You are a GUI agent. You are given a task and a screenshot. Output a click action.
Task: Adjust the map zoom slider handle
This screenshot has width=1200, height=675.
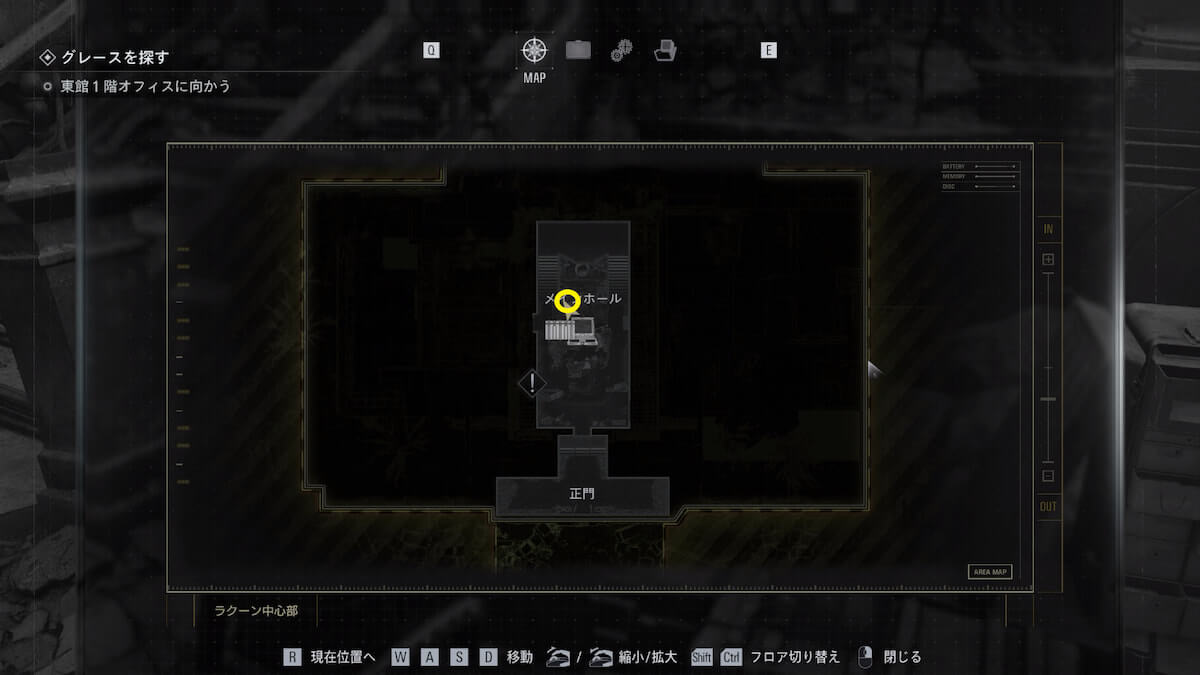pyautogui.click(x=1048, y=399)
